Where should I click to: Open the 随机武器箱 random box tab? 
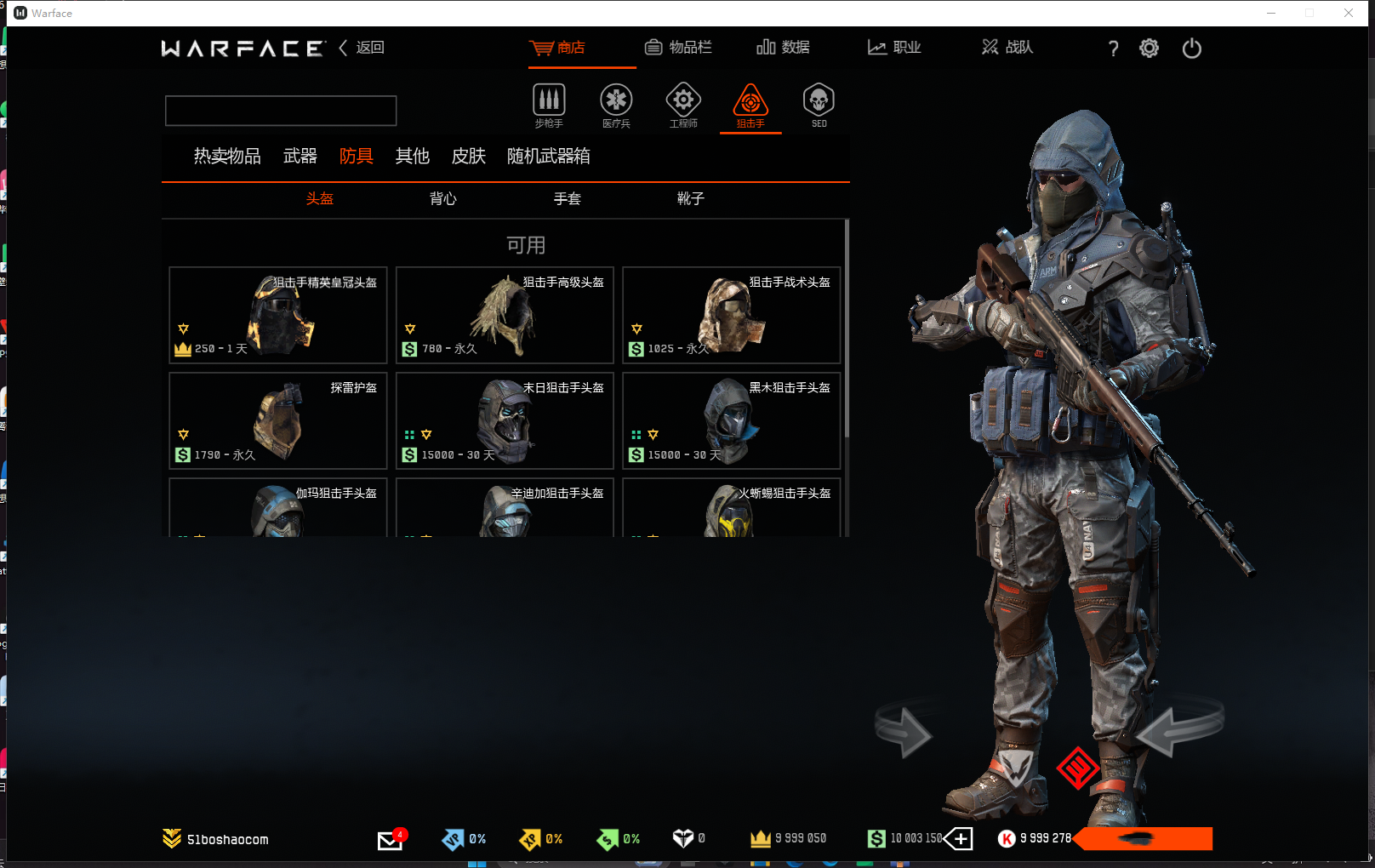(x=548, y=157)
